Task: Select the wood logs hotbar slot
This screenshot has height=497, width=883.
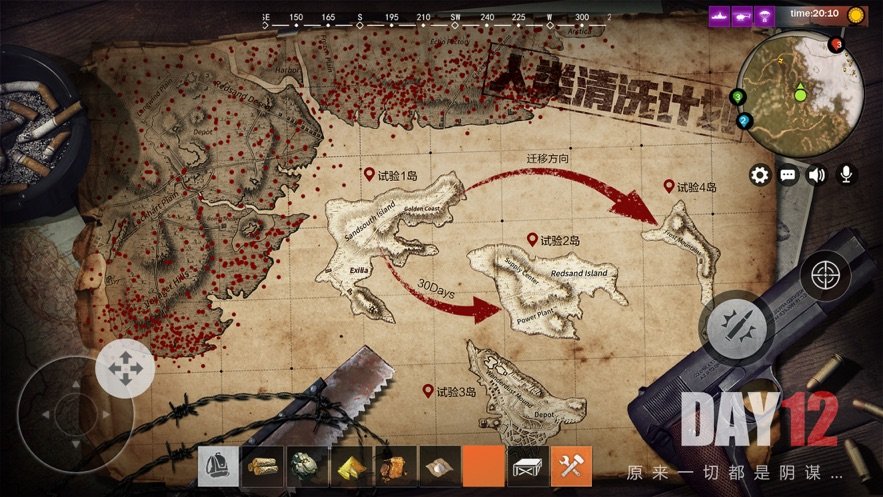Action: tap(262, 466)
